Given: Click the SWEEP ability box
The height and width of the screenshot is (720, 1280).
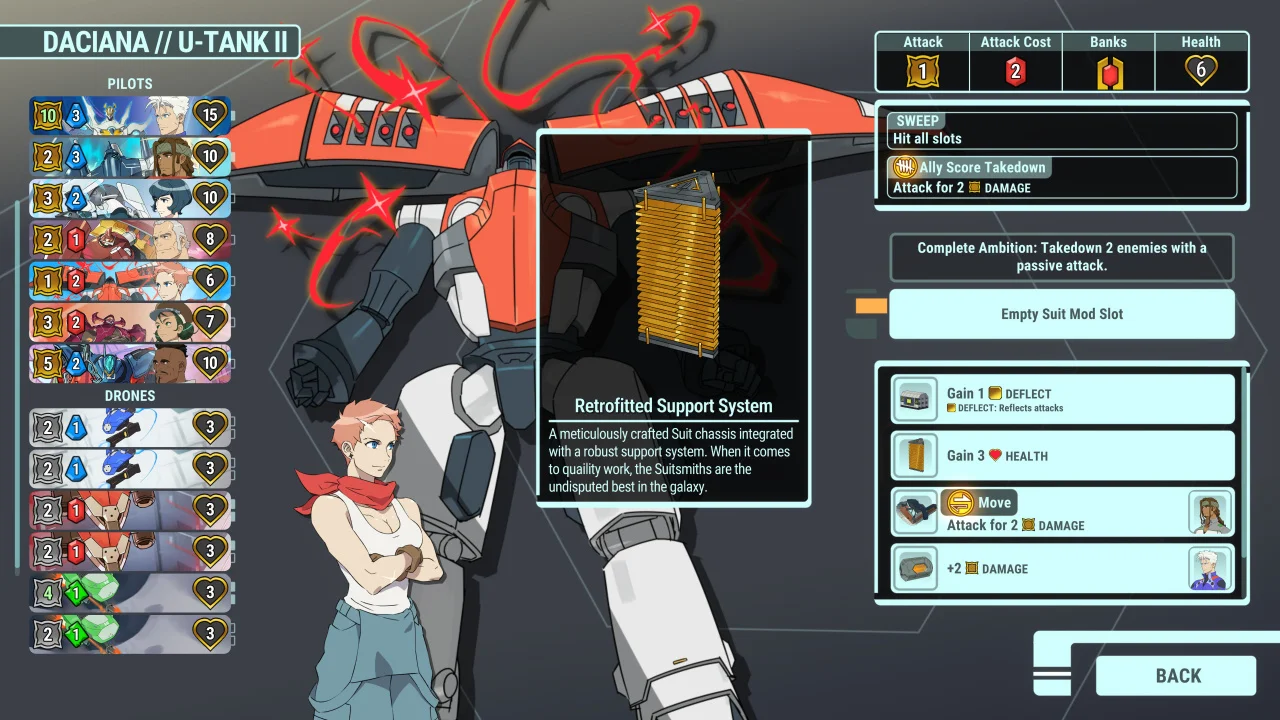Looking at the screenshot, I should pyautogui.click(x=1061, y=130).
